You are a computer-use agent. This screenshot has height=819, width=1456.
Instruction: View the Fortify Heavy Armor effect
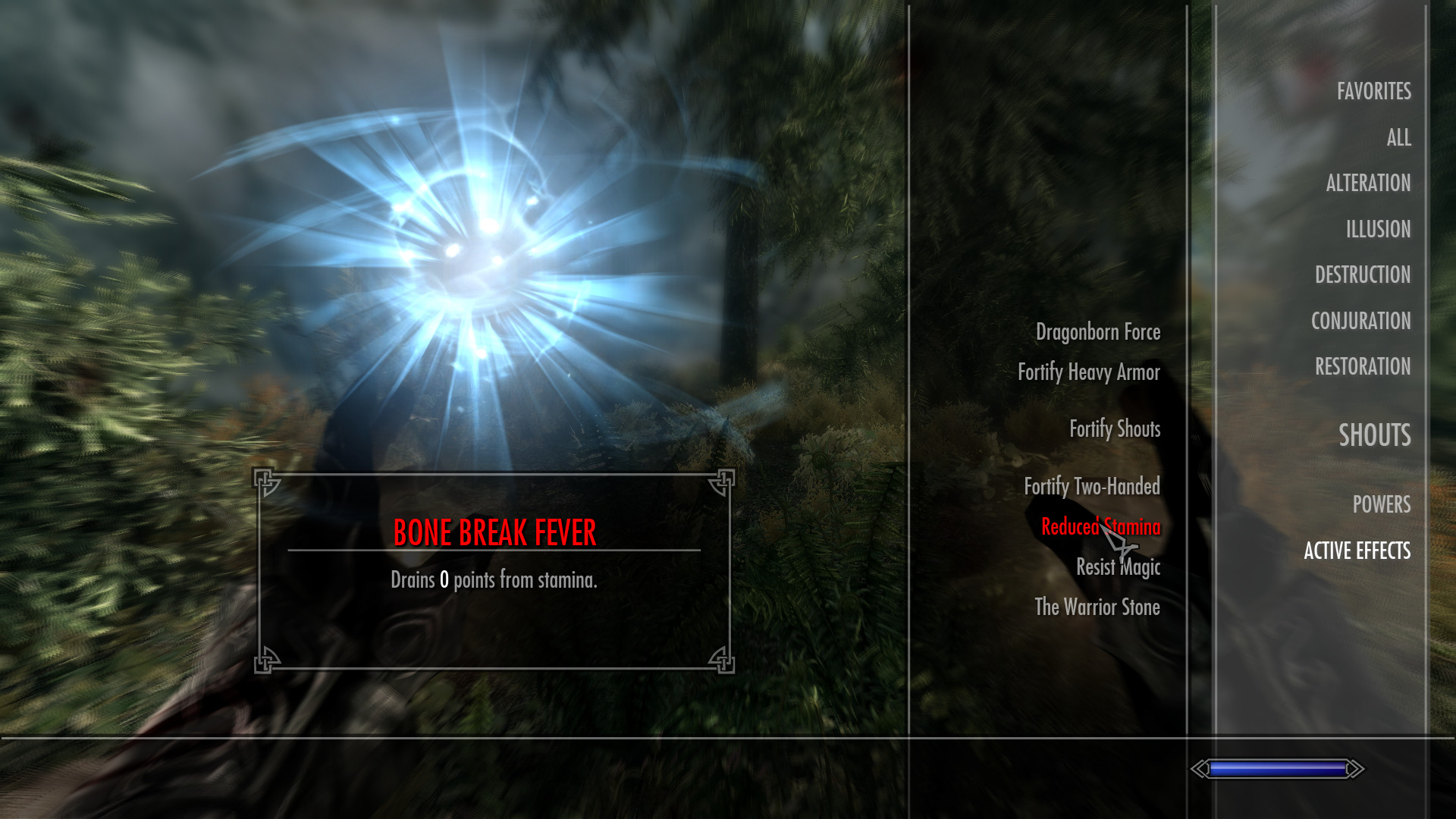[x=1090, y=372]
